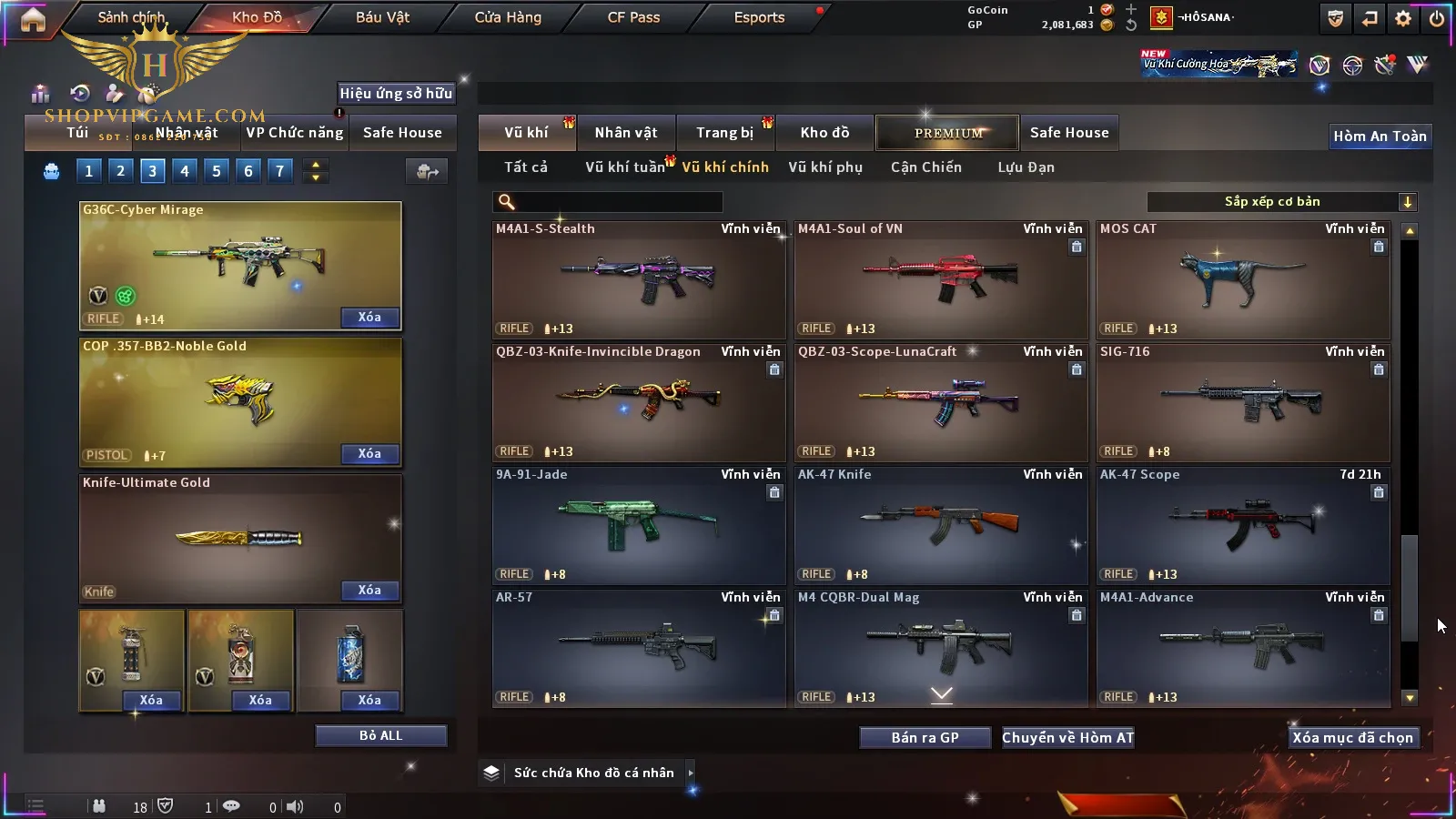Show the Cận Chiến melee category
Image resolution: width=1456 pixels, height=819 pixels.
point(925,167)
